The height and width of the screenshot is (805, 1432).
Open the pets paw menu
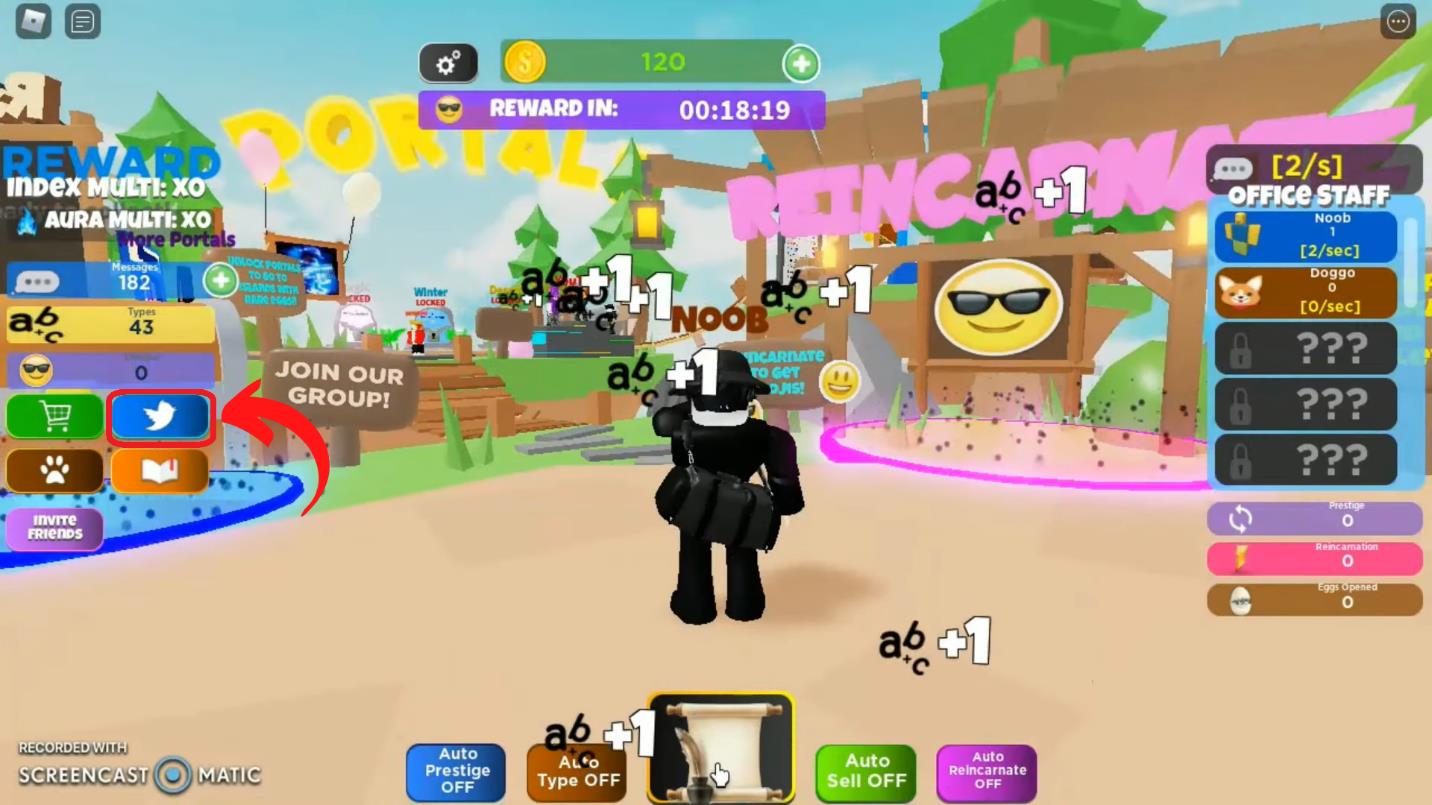[55, 470]
